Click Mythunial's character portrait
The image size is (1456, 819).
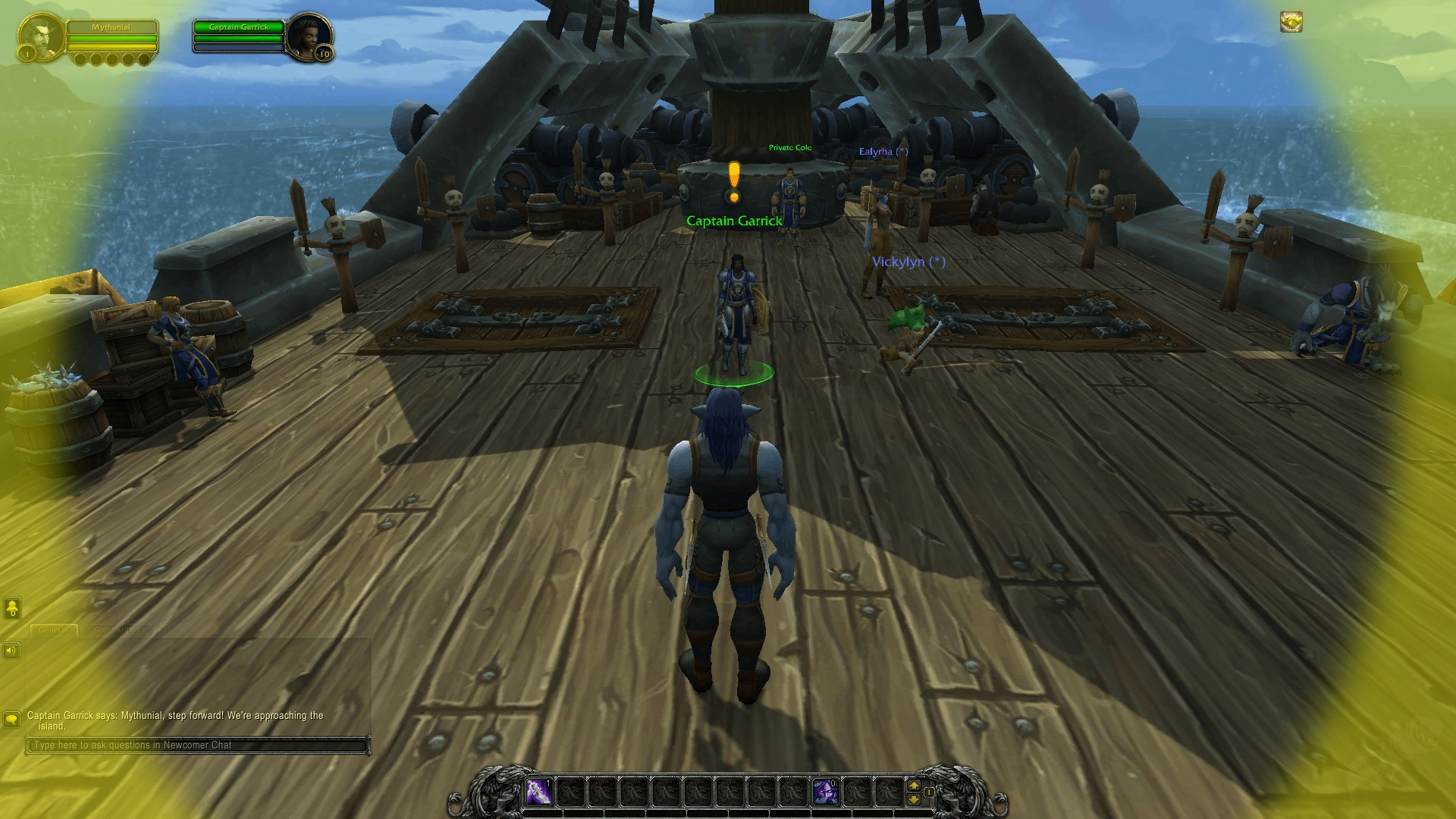coord(42,38)
